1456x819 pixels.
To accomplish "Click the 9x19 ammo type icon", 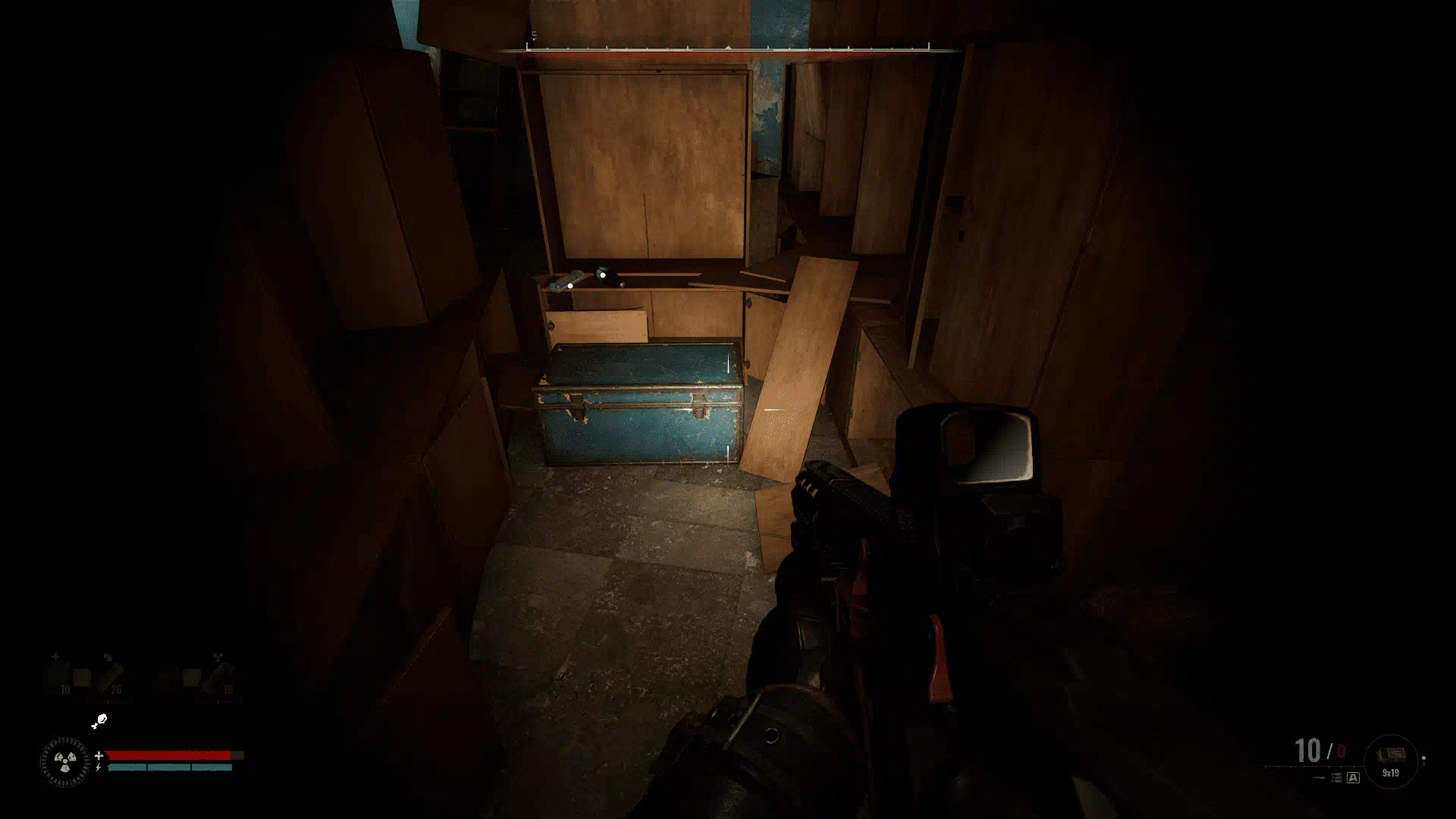I will point(1391,758).
